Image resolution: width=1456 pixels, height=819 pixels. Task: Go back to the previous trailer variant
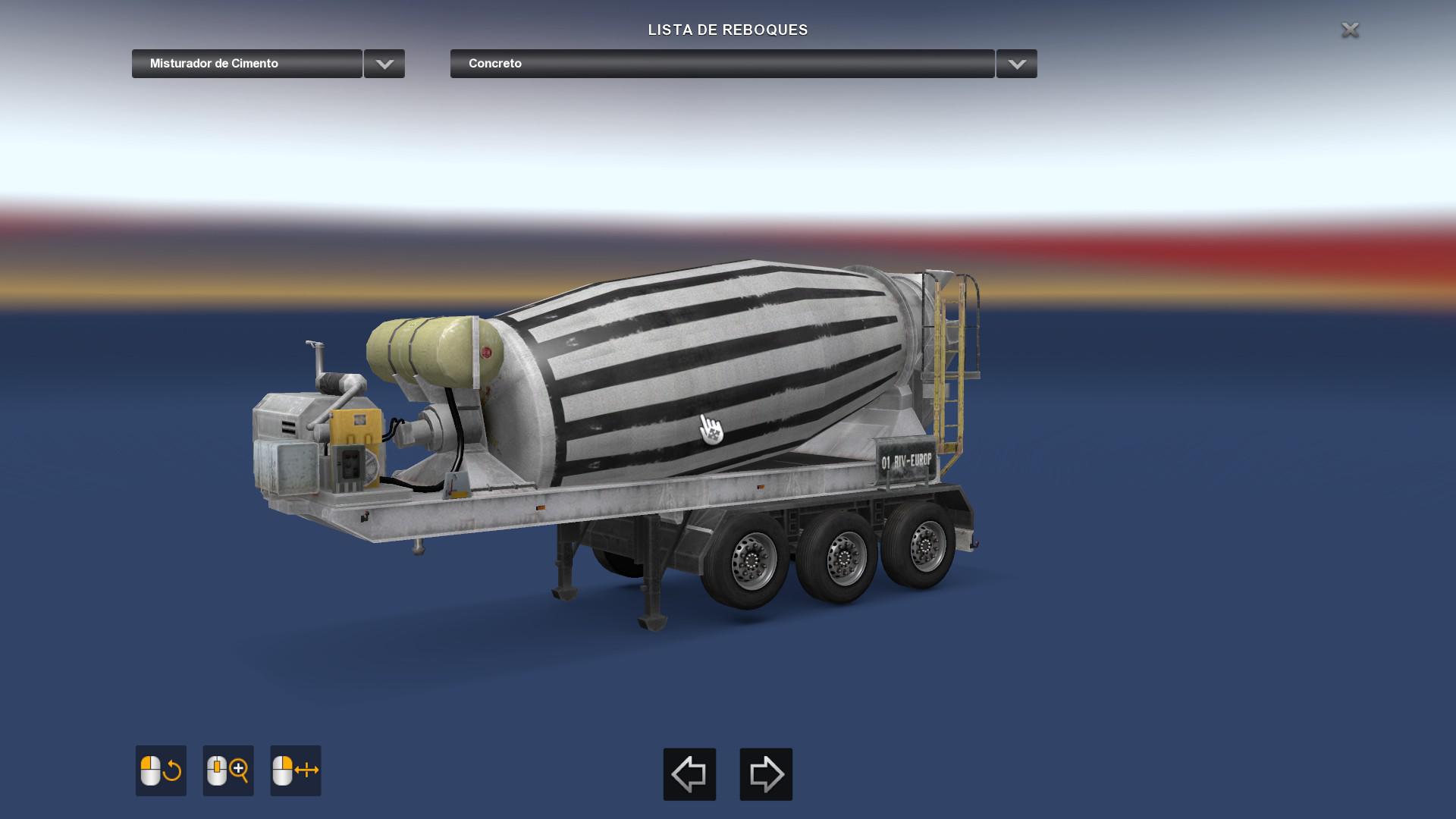coord(689,774)
